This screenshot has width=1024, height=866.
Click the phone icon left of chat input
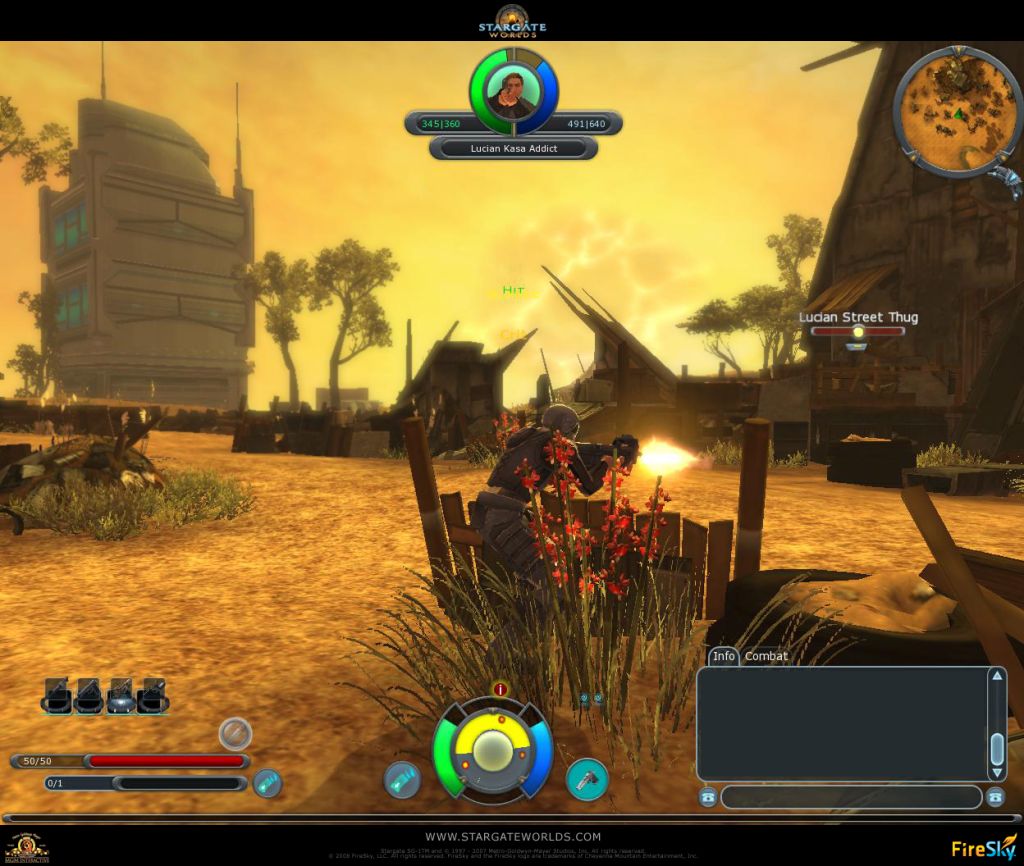click(x=708, y=797)
